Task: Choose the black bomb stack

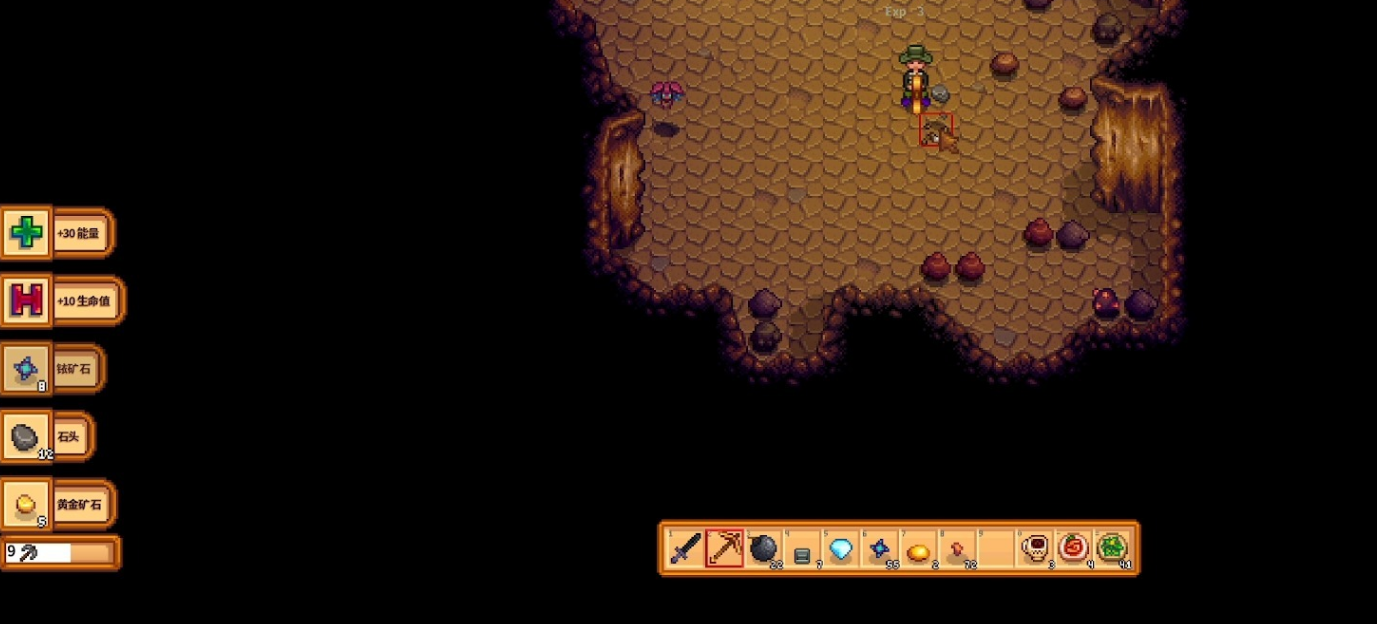Action: click(x=763, y=548)
